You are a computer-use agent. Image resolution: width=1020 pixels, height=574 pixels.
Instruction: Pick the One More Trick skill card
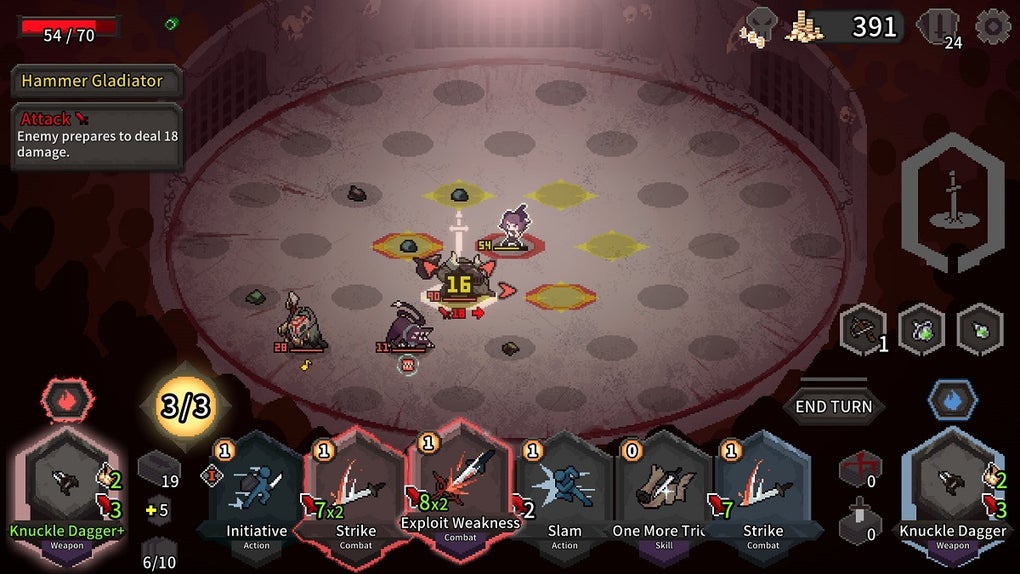coord(659,490)
